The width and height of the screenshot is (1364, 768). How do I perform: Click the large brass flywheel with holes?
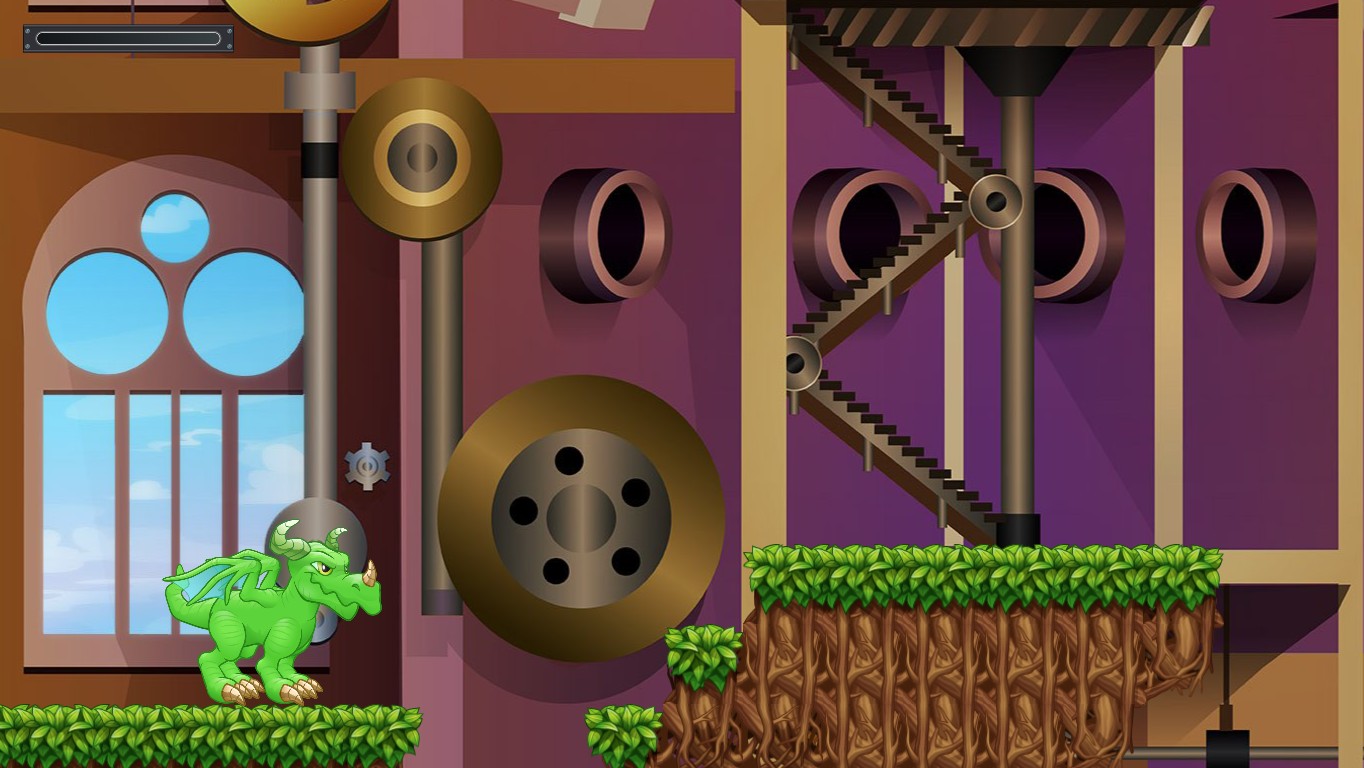tap(580, 520)
